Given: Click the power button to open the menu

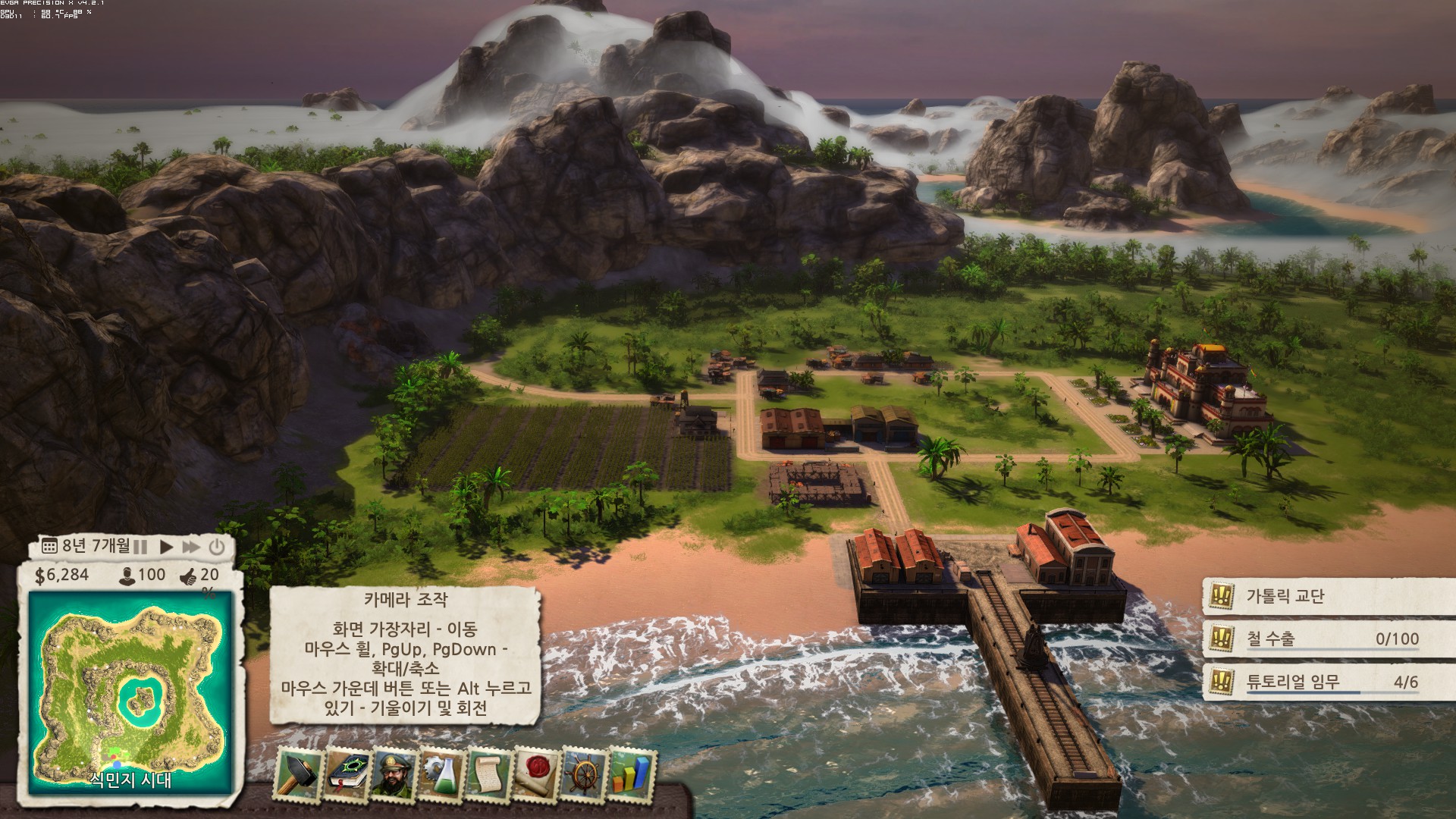Looking at the screenshot, I should tap(217, 547).
